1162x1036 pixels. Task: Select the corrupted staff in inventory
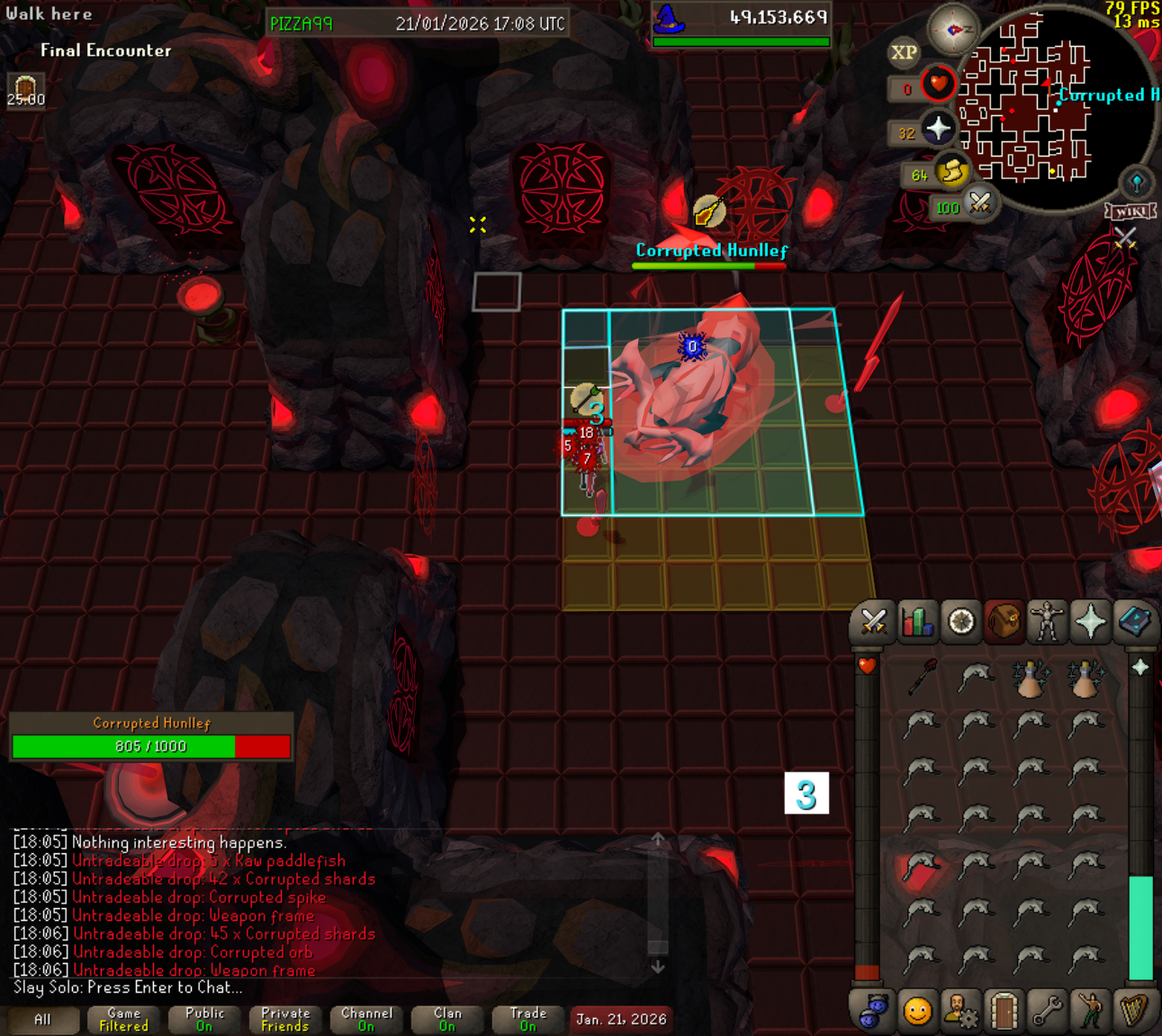[x=923, y=677]
